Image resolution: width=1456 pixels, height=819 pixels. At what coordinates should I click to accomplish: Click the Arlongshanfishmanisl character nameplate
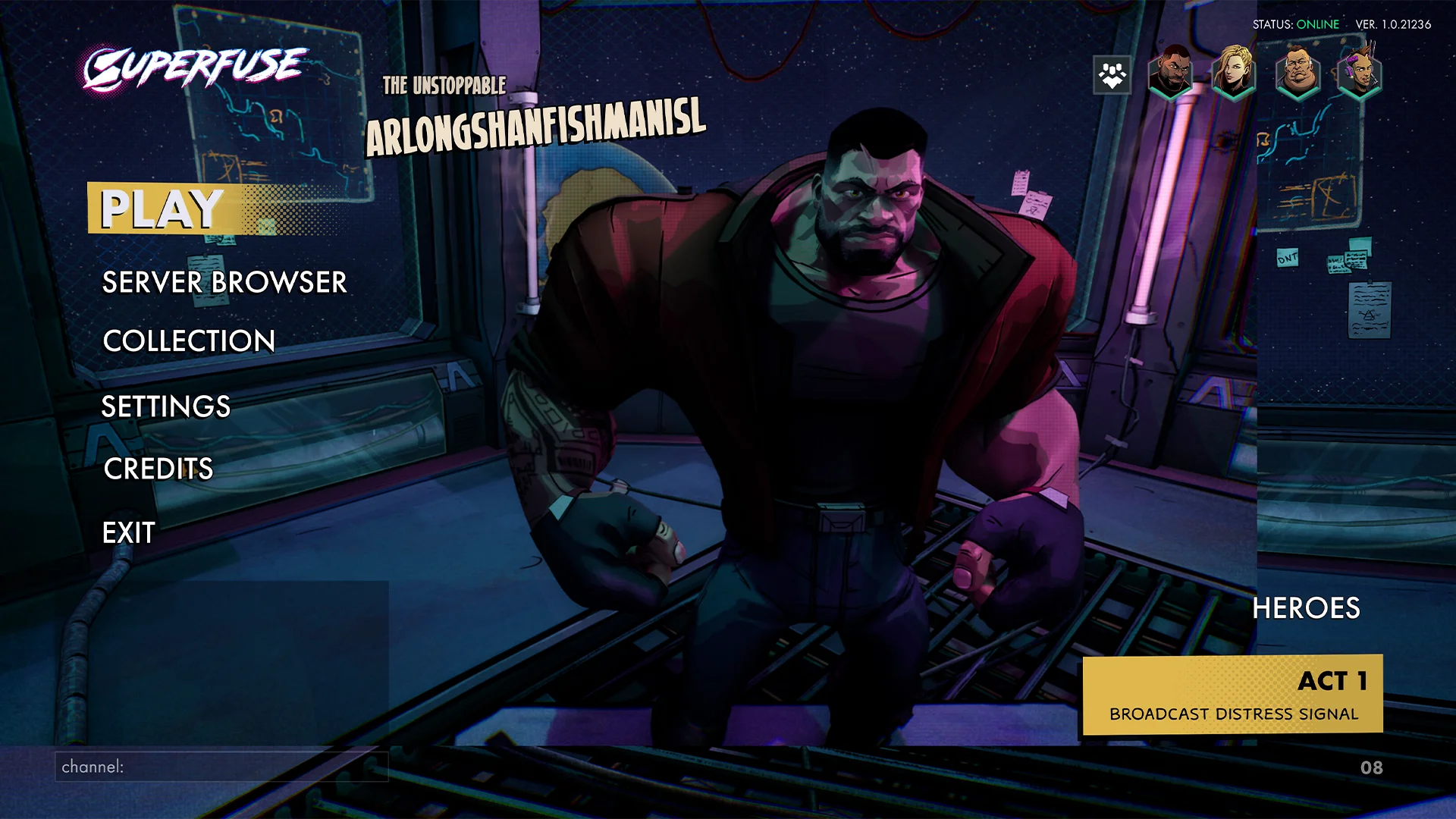pyautogui.click(x=537, y=125)
